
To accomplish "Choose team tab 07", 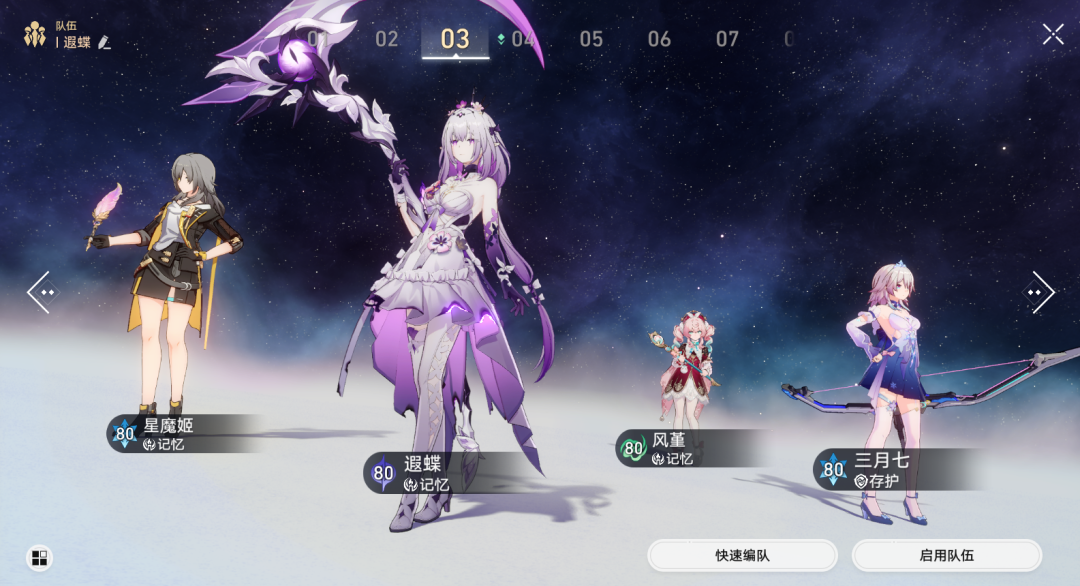I will 727,39.
